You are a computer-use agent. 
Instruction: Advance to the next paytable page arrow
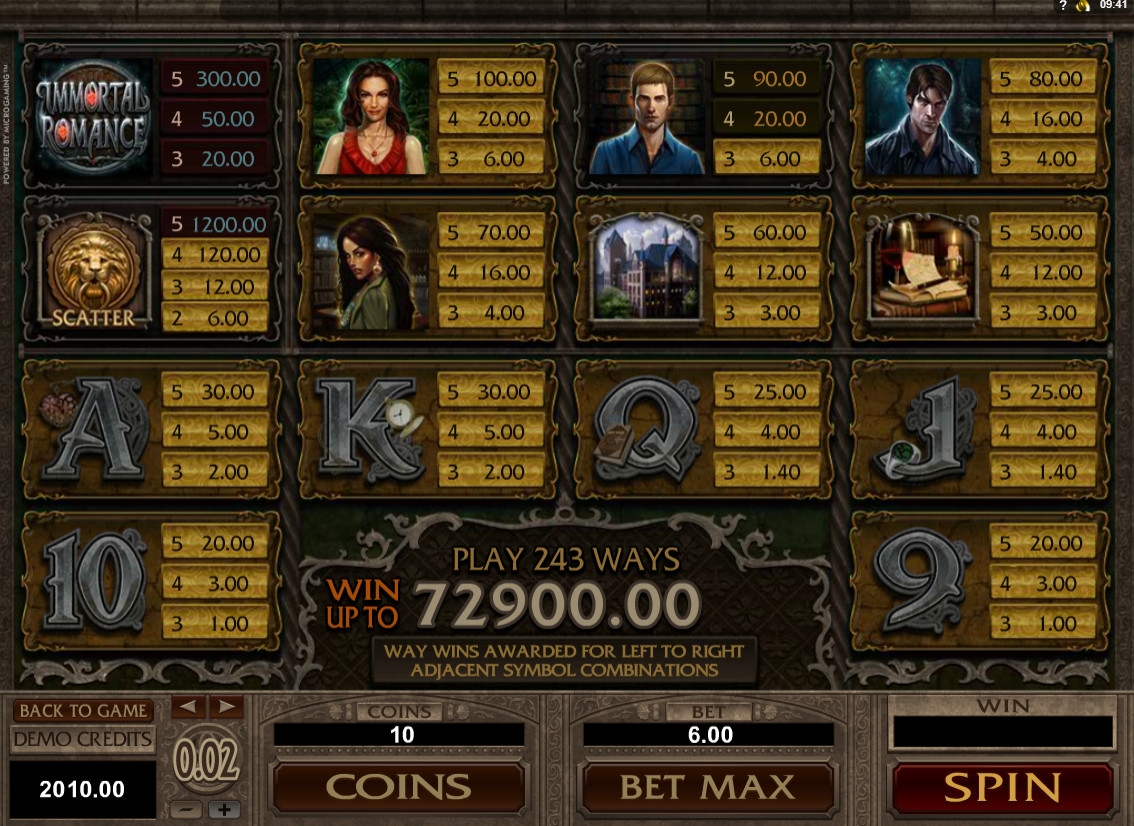pos(226,706)
